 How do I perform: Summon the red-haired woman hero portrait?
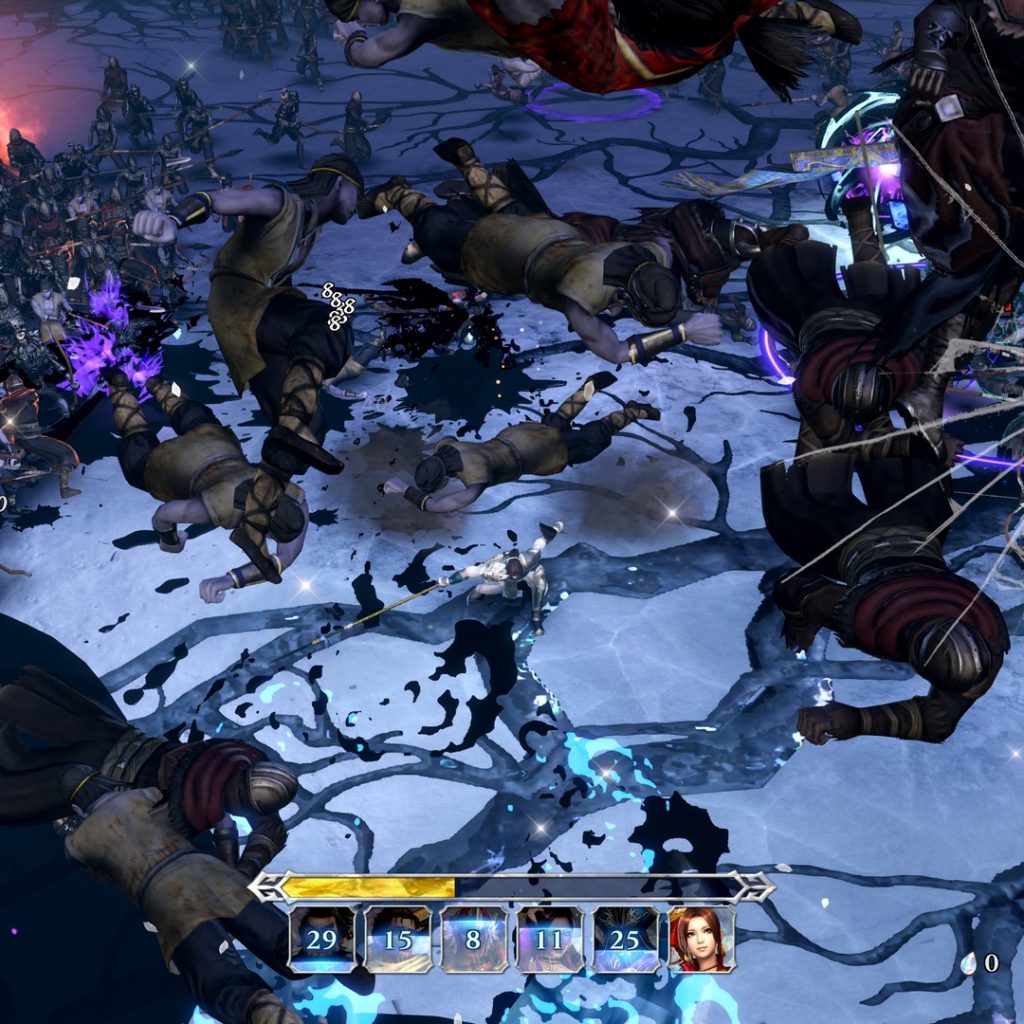pyautogui.click(x=701, y=939)
